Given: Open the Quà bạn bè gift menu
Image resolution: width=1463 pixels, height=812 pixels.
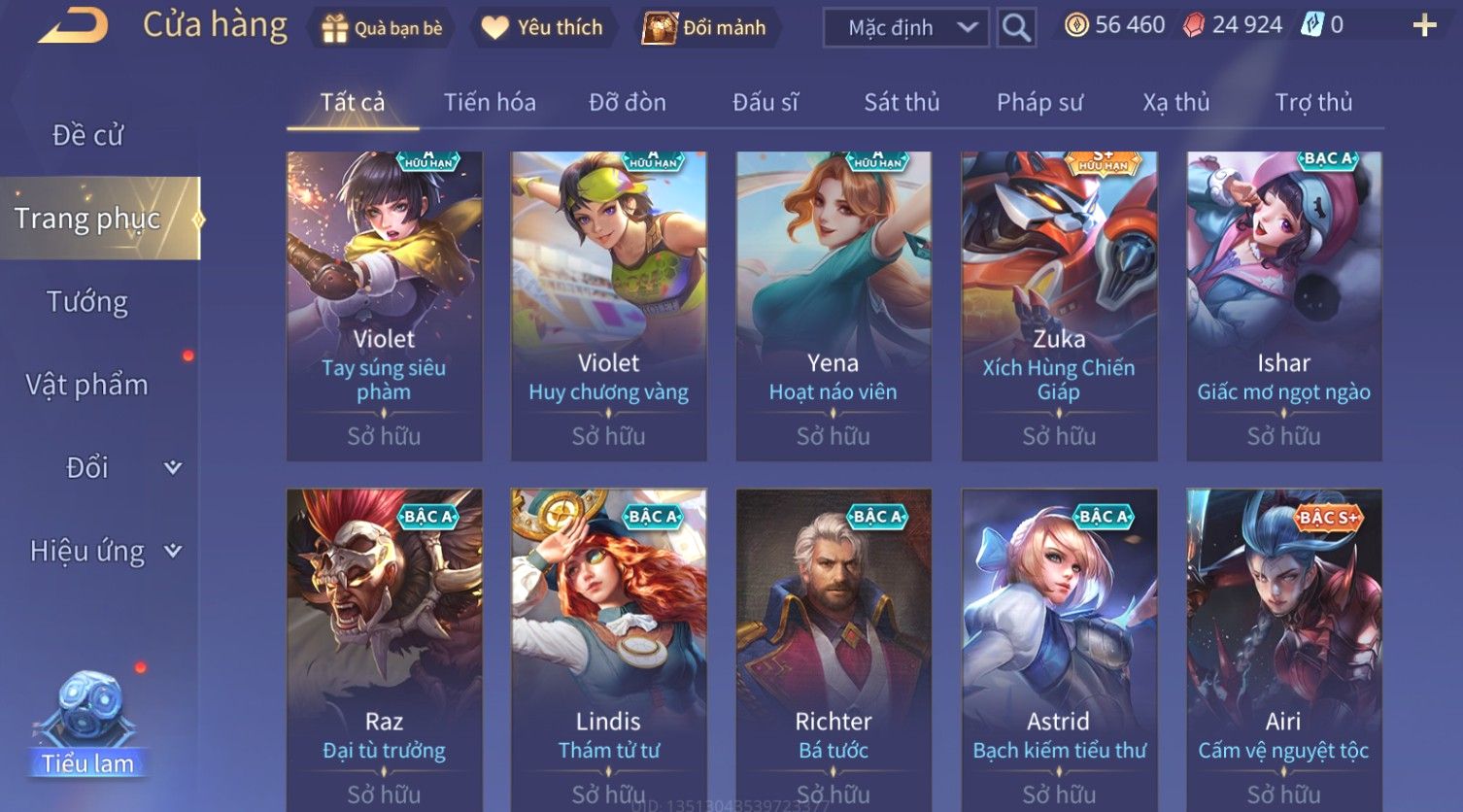Looking at the screenshot, I should (381, 28).
